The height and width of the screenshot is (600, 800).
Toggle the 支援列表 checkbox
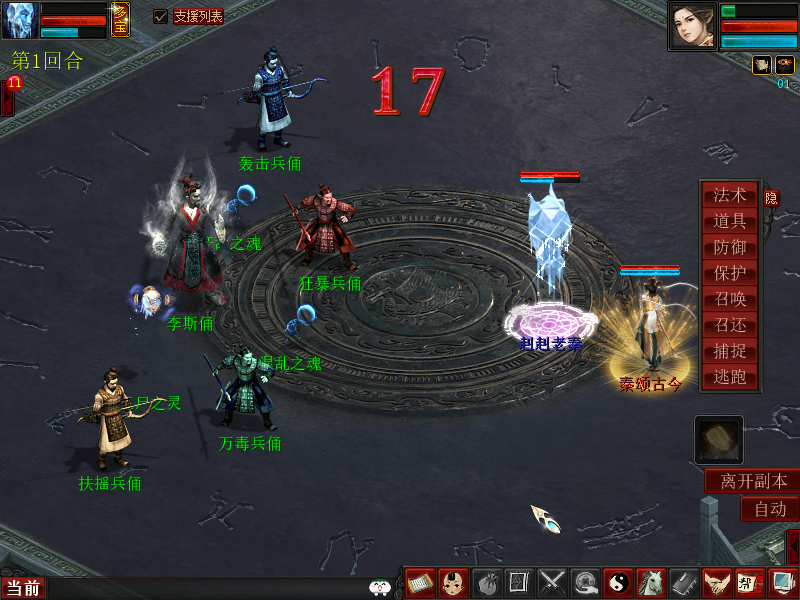click(160, 17)
